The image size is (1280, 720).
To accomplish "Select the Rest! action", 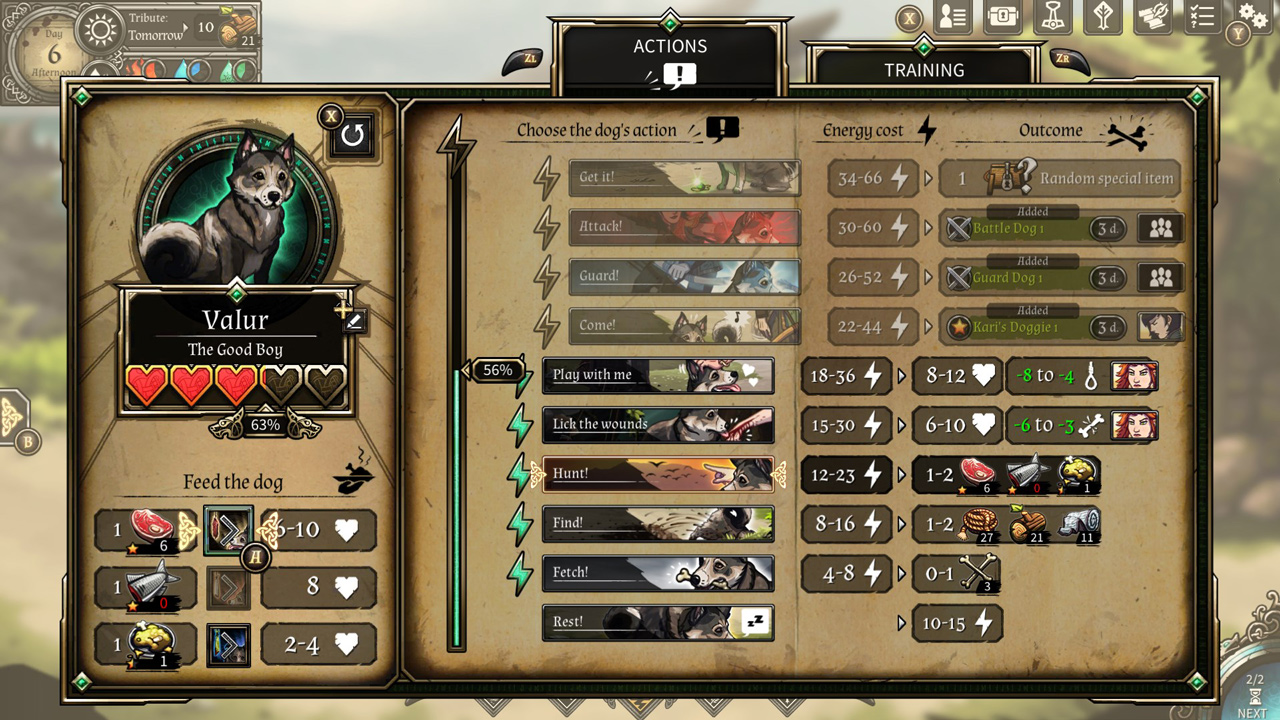I will tap(658, 622).
